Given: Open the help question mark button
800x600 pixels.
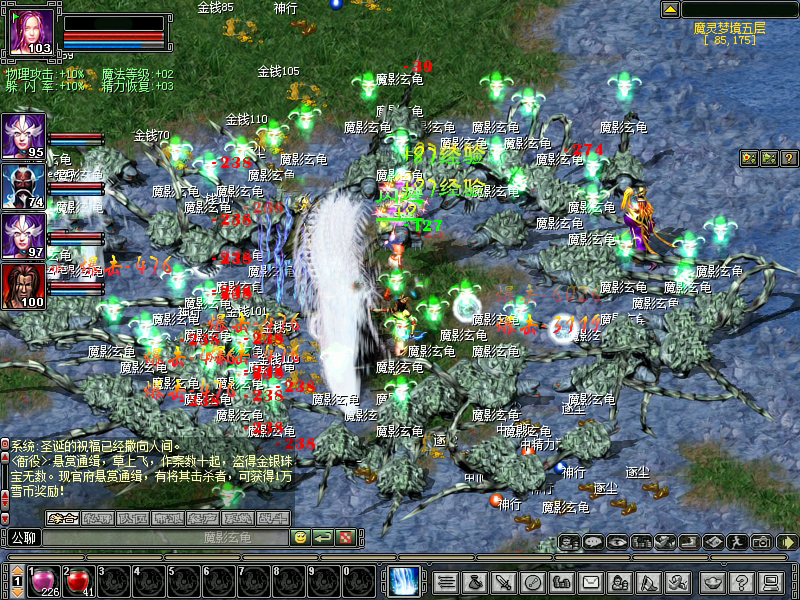Looking at the screenshot, I should (x=741, y=581).
